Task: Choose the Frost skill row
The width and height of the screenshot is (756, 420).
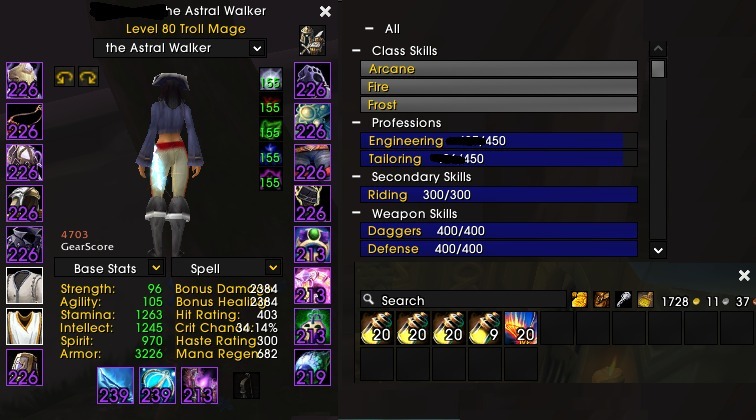Action: (x=498, y=105)
